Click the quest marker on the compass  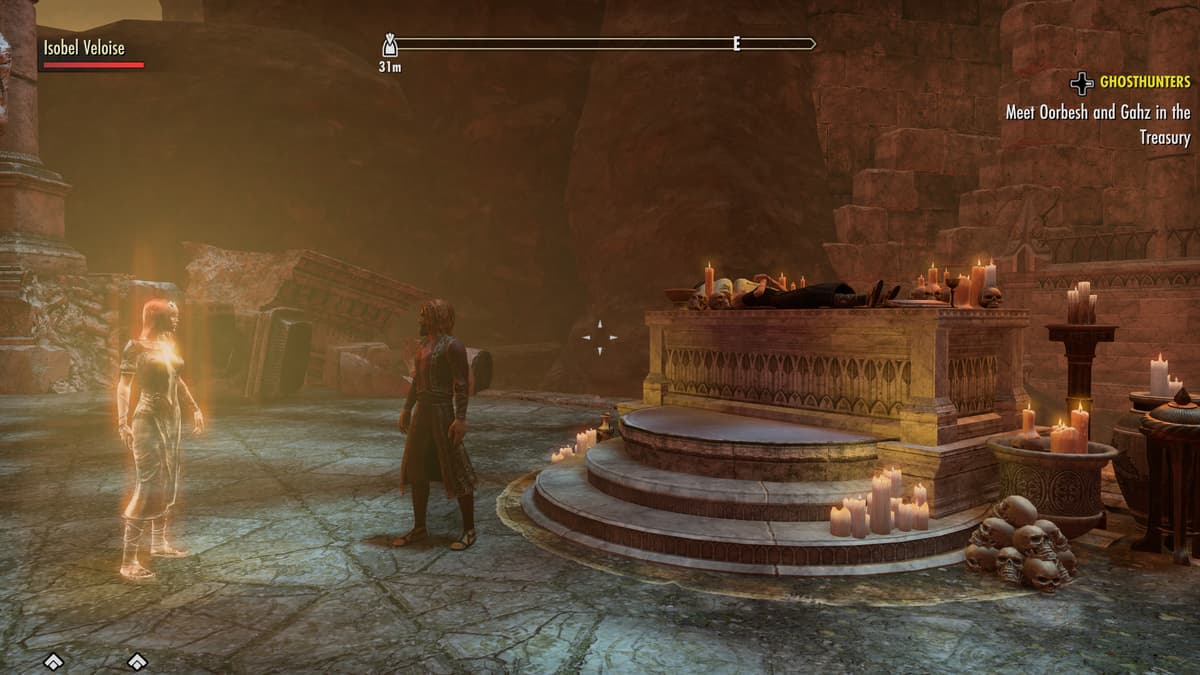coord(390,45)
